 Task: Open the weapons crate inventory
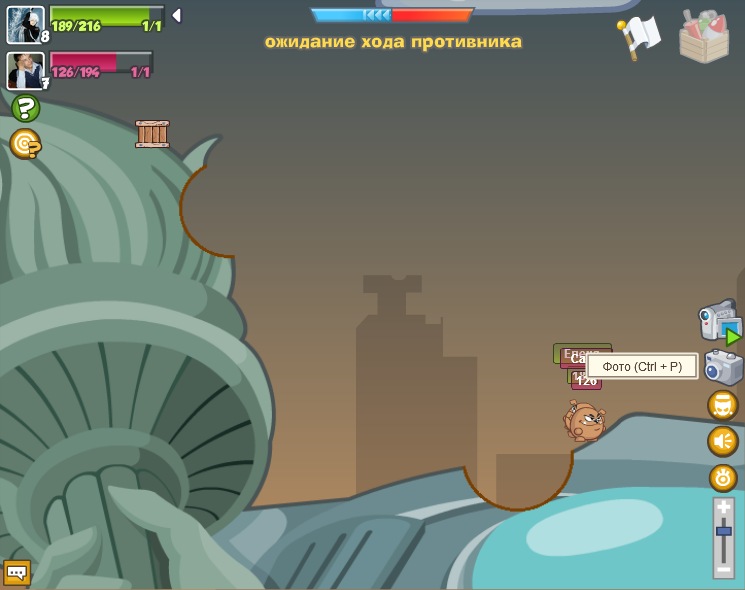[x=704, y=37]
